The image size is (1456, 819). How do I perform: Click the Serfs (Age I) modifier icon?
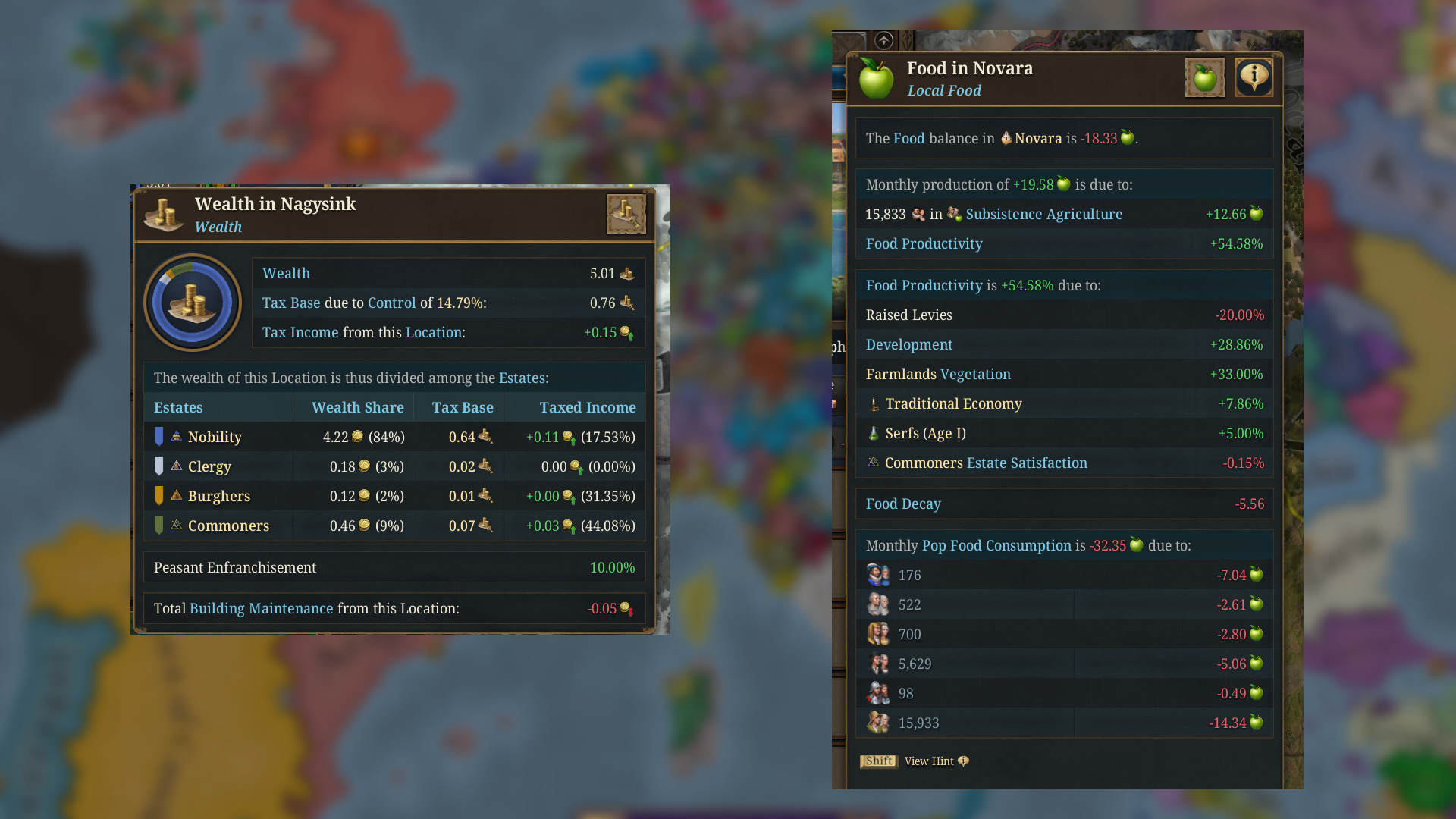pyautogui.click(x=874, y=433)
